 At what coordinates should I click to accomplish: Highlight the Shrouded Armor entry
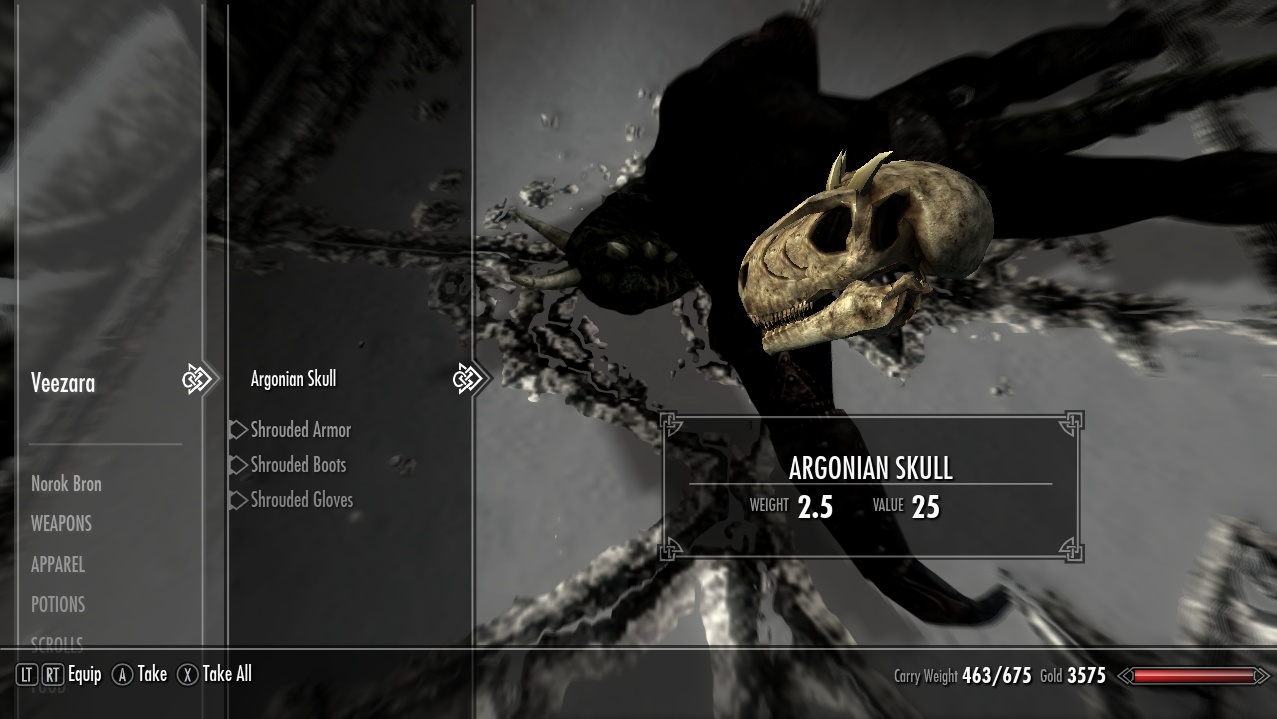(300, 430)
